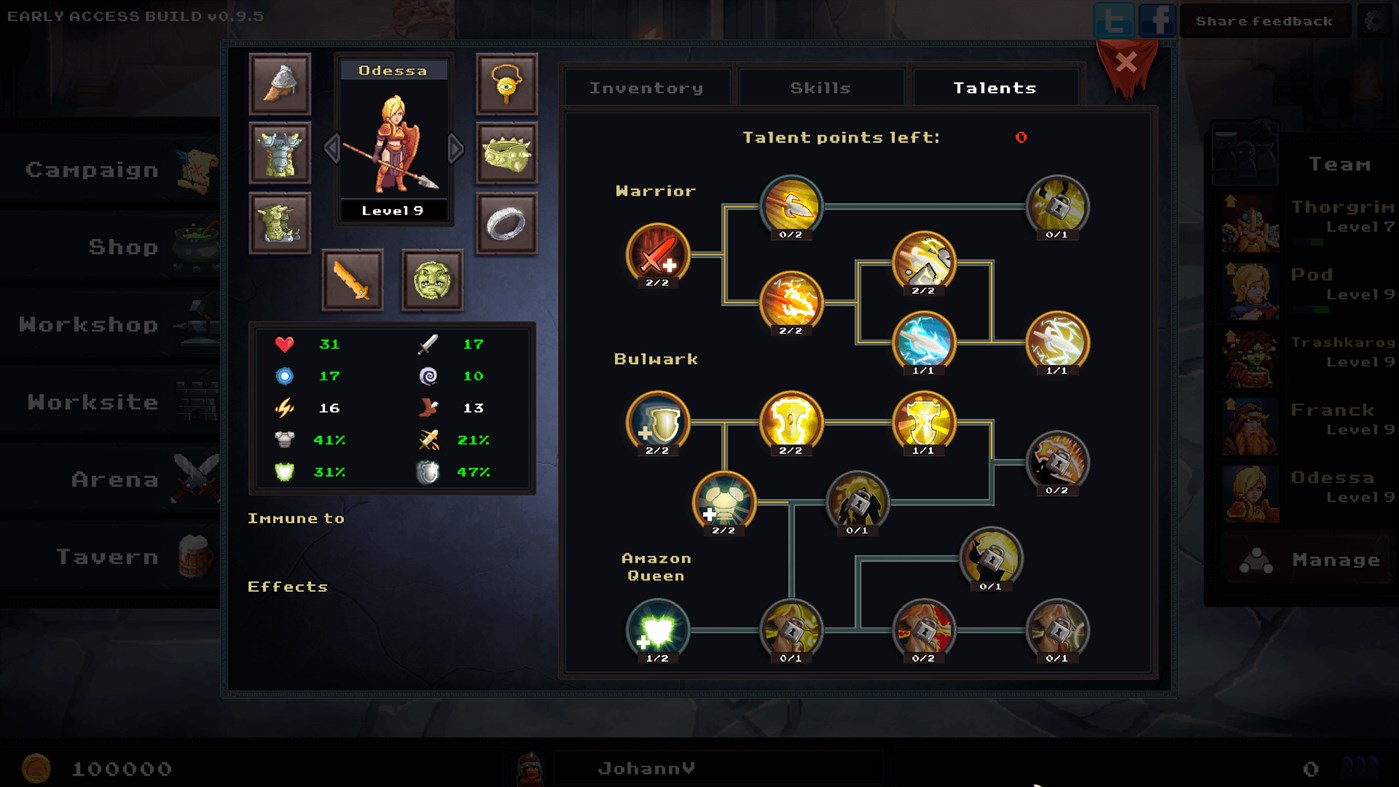Open the green healing talent under Amazon Queen
This screenshot has height=787, width=1399.
(x=657, y=630)
